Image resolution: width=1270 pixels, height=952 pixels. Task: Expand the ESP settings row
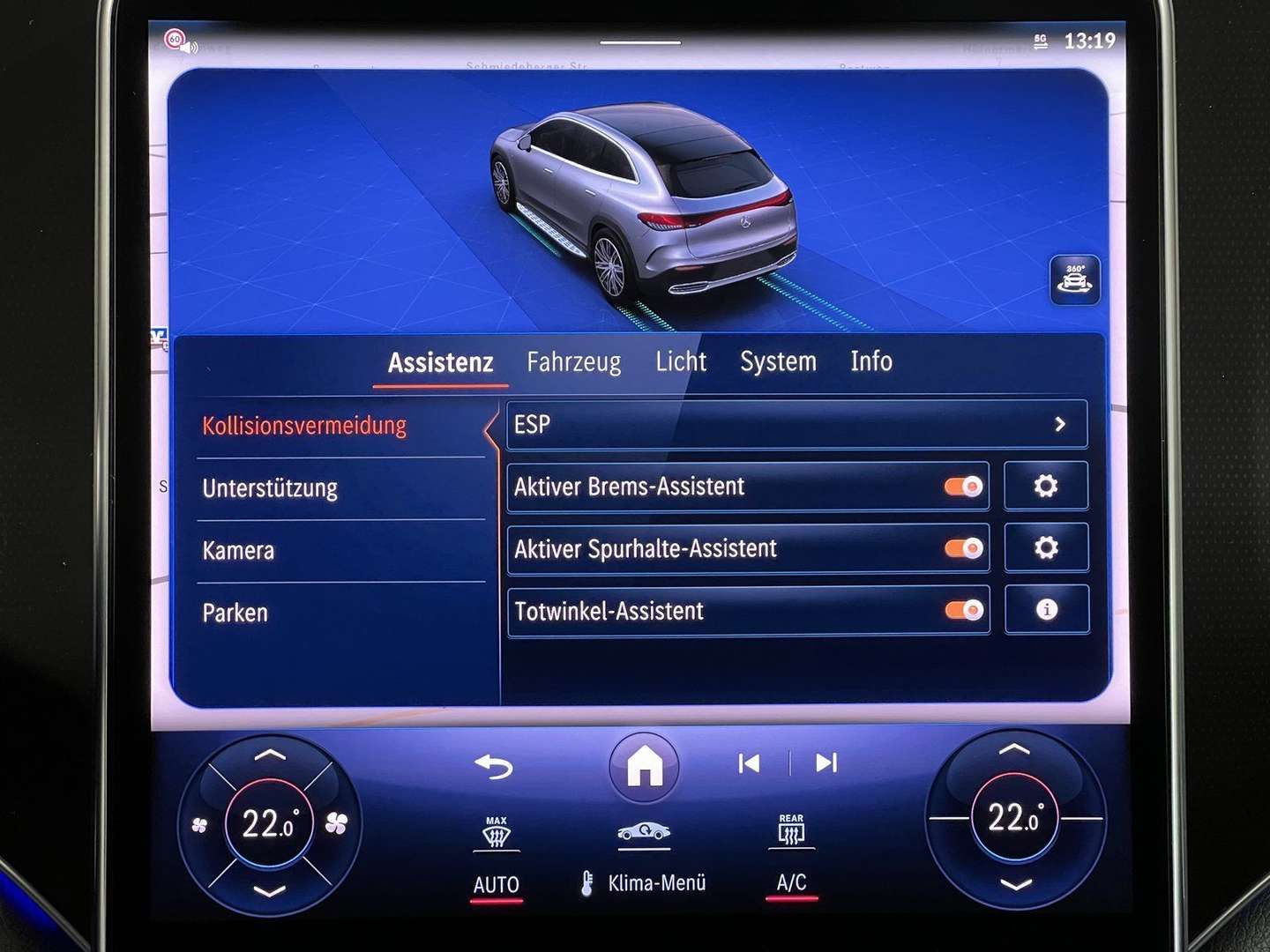[794, 424]
